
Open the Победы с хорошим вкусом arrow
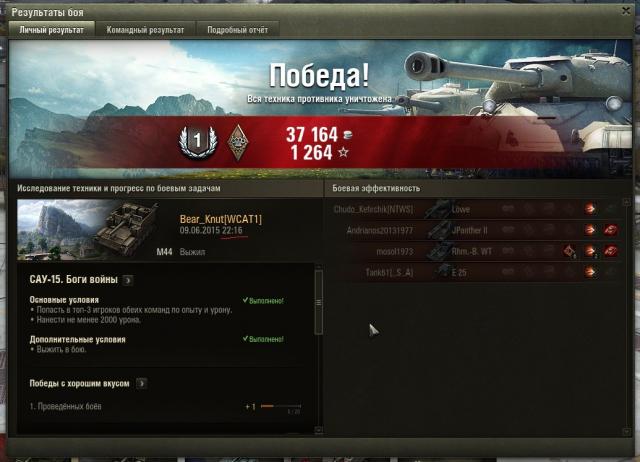142,382
